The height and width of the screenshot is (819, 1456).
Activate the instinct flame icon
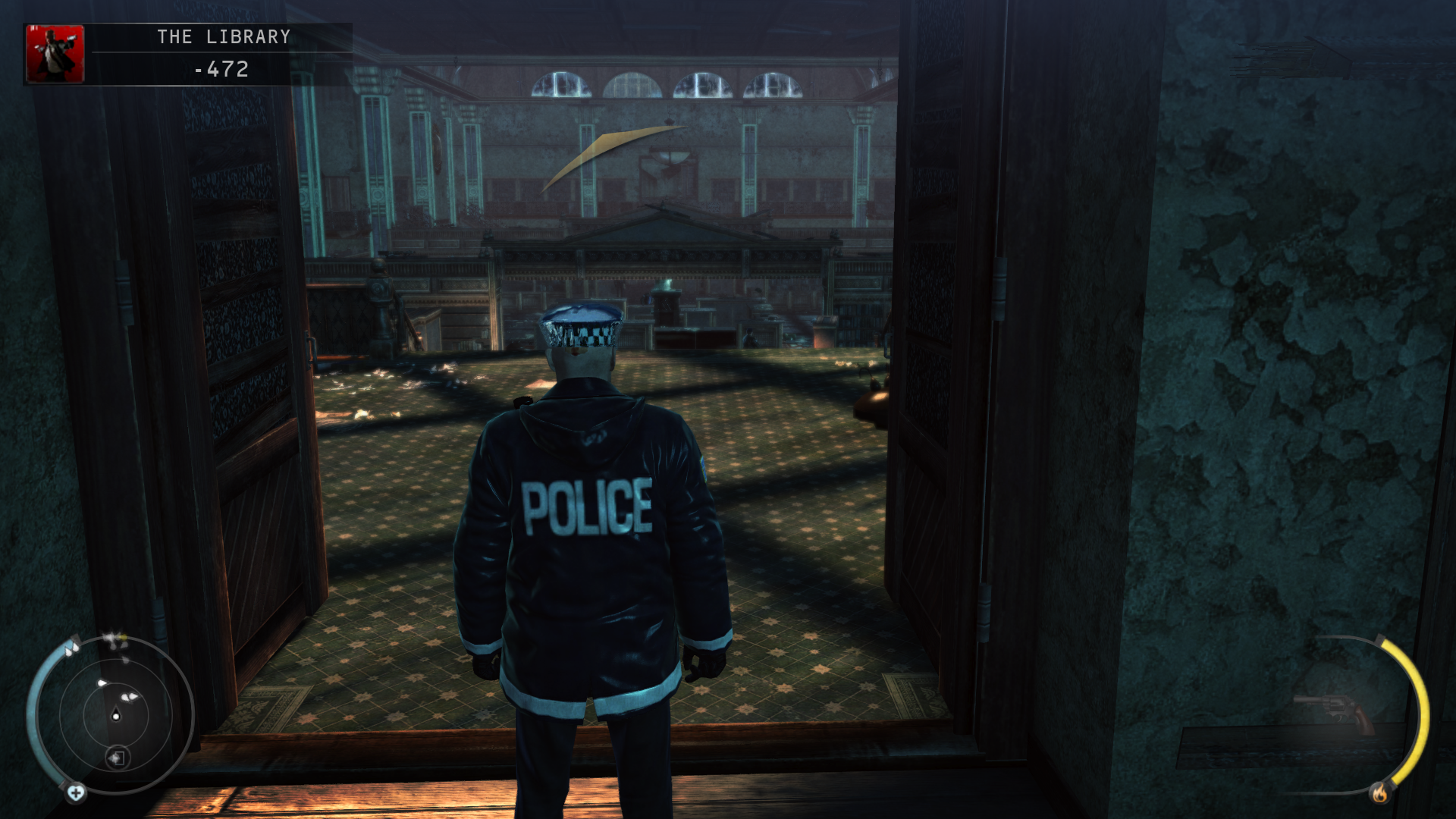tap(1379, 793)
